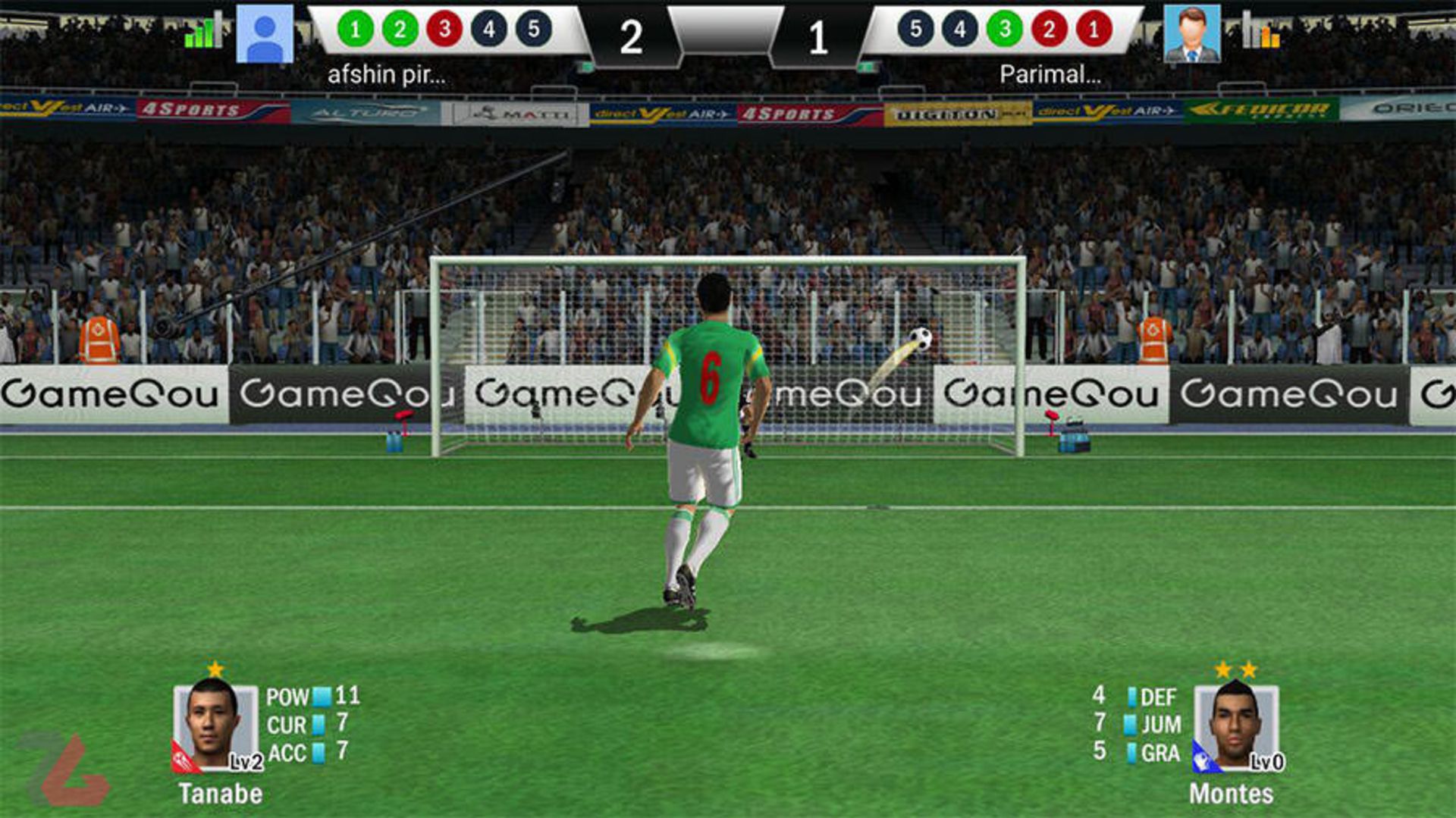
Task: View opponent Parimal's profile avatar
Action: (1191, 34)
